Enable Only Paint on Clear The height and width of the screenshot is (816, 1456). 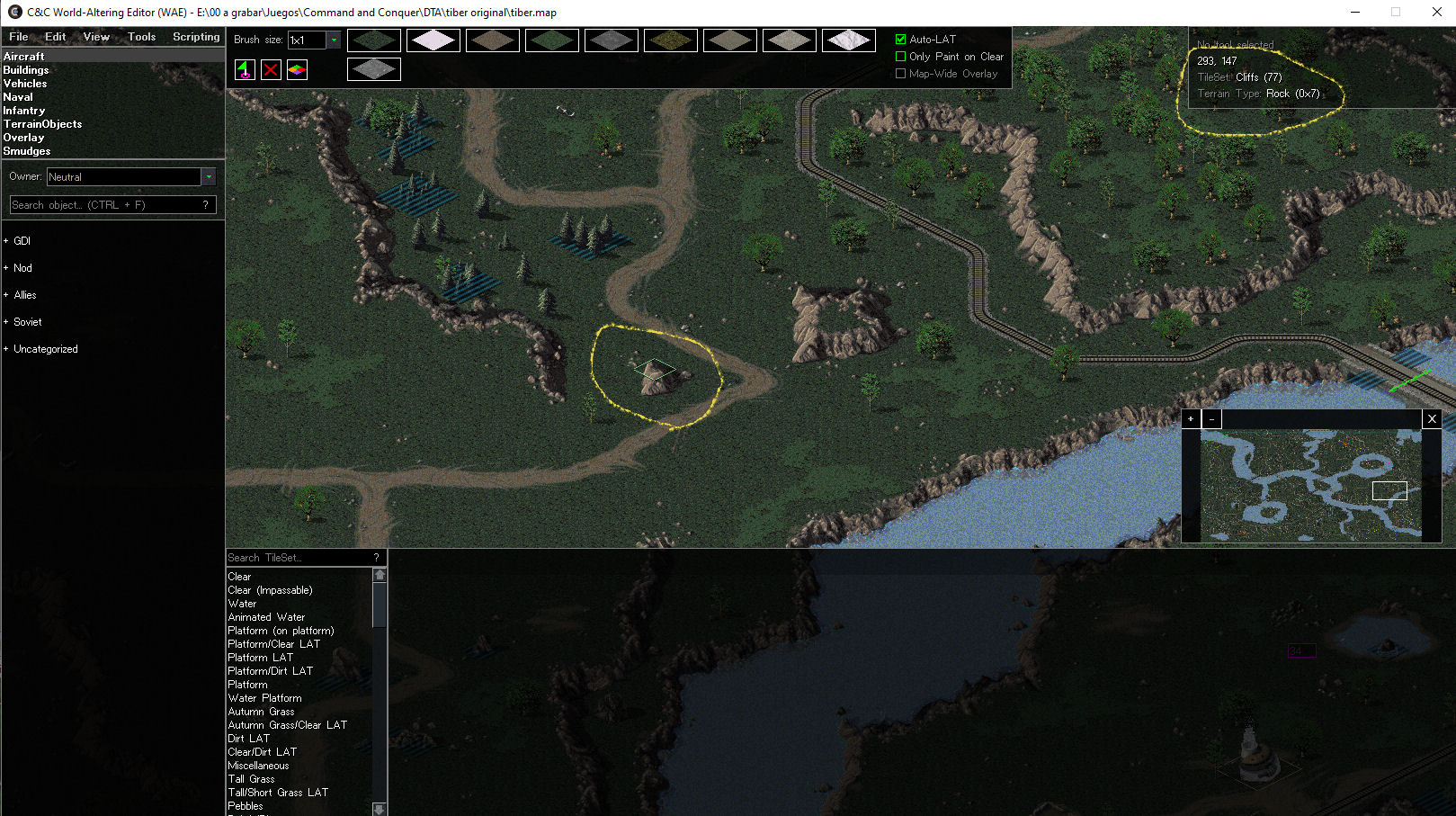click(x=900, y=57)
